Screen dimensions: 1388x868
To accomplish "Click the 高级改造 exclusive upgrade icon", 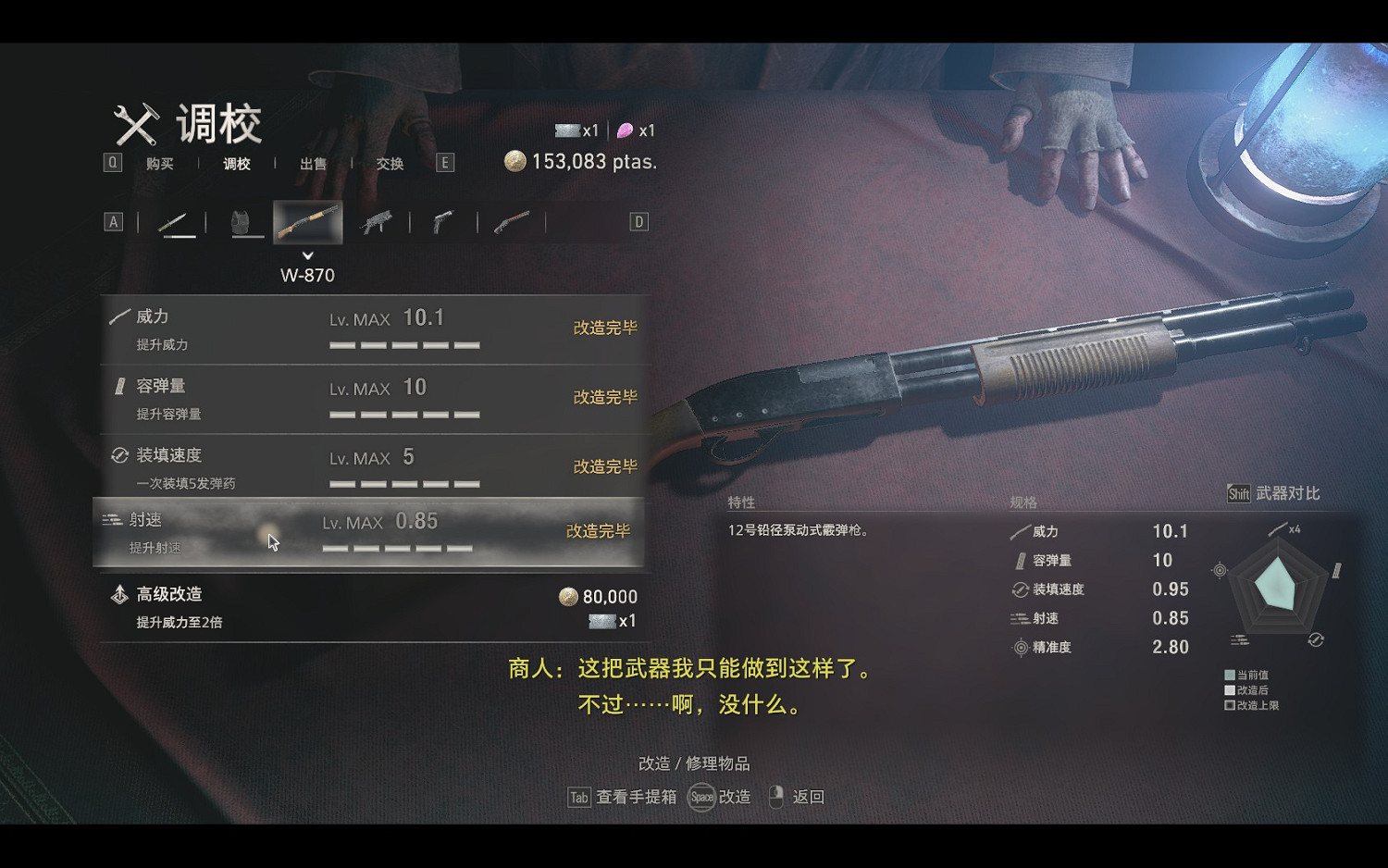I will (x=118, y=595).
